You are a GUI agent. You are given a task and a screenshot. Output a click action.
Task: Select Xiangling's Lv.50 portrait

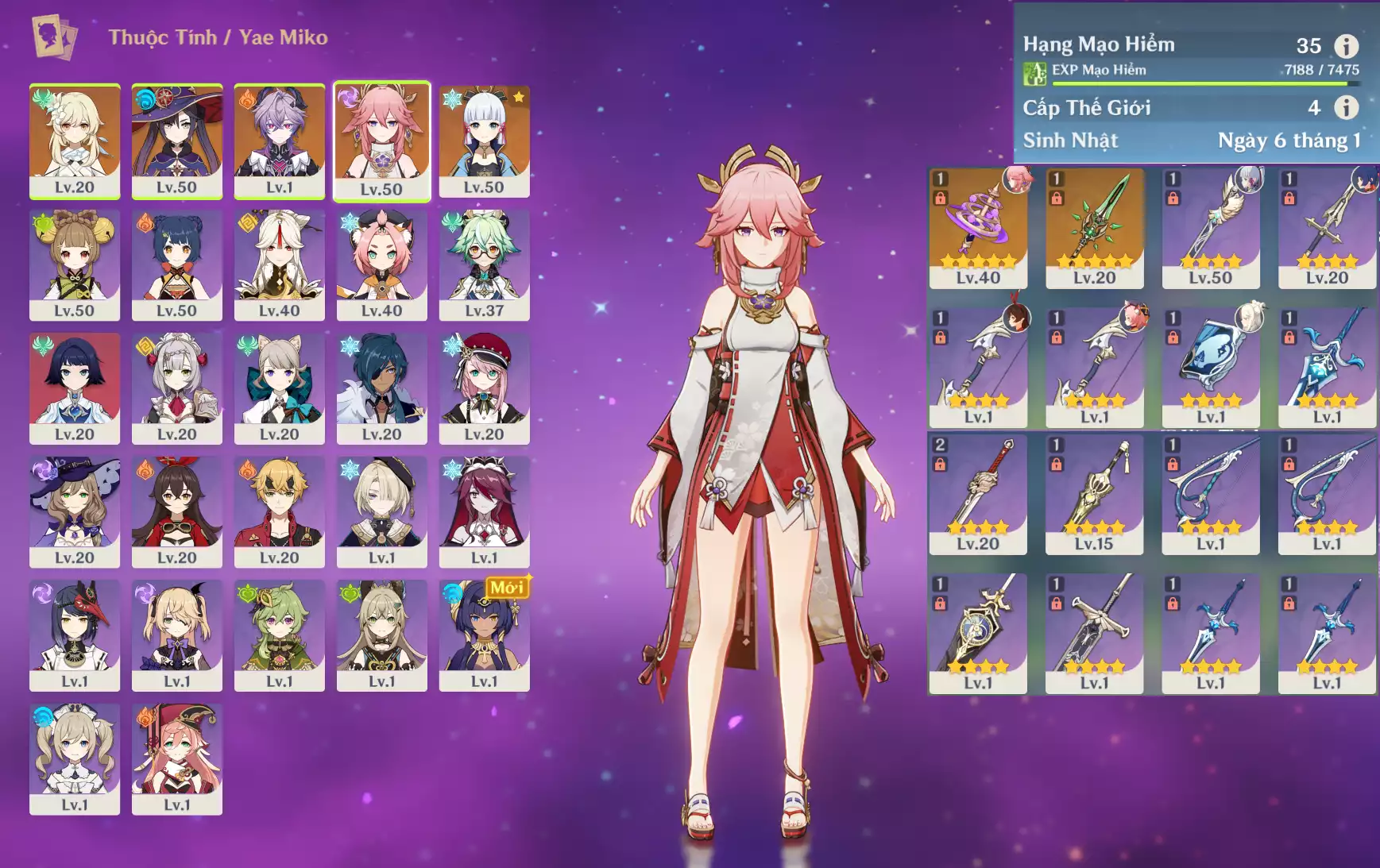click(x=176, y=264)
